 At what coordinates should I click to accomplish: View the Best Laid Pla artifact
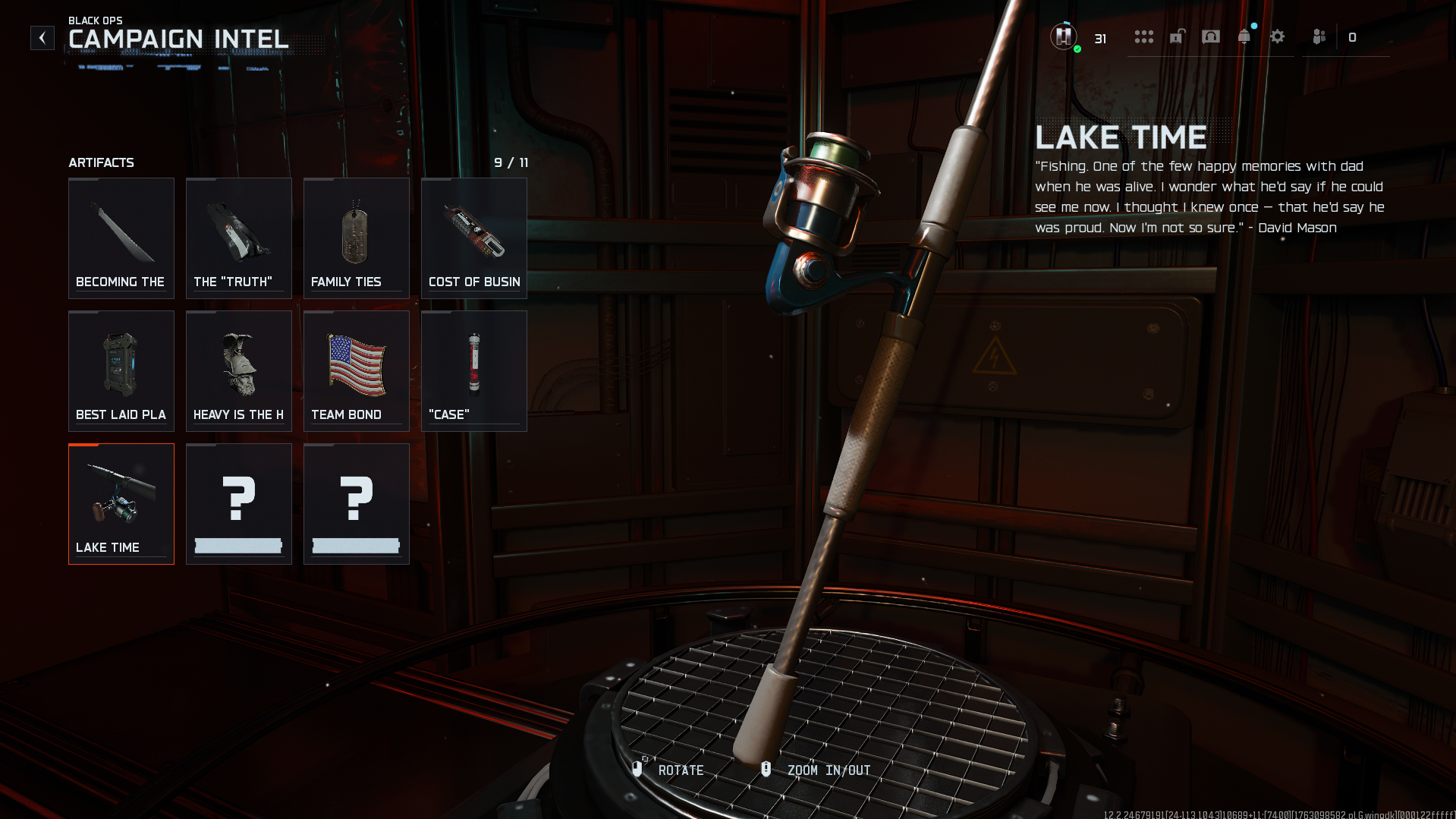coord(121,370)
